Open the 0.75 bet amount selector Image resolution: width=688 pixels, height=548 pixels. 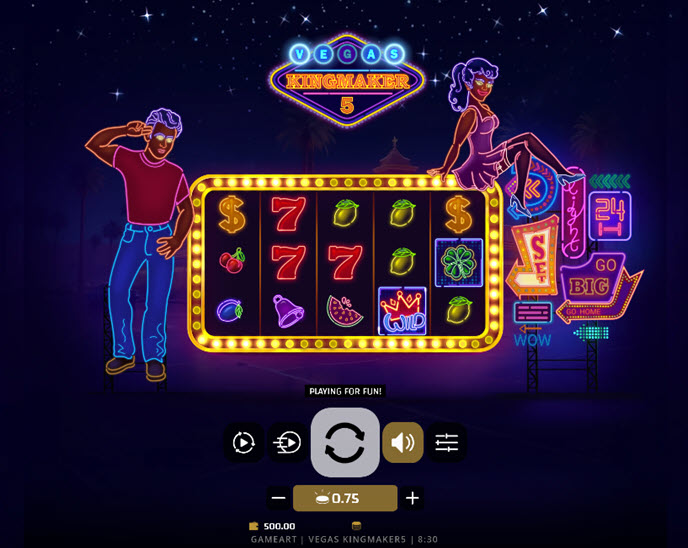(x=345, y=498)
